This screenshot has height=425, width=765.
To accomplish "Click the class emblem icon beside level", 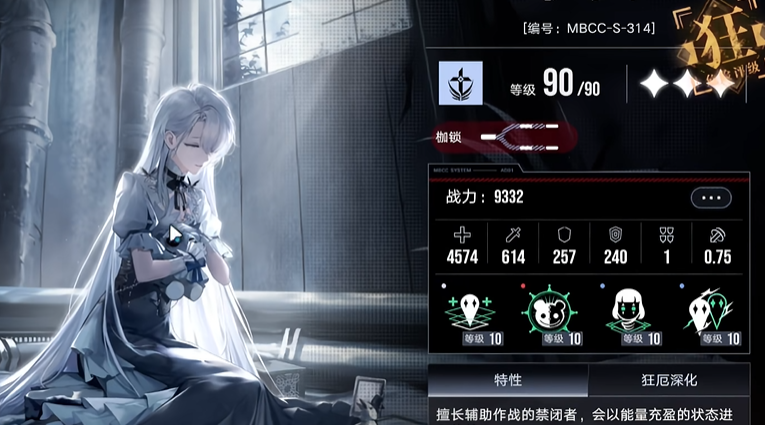I will point(461,84).
